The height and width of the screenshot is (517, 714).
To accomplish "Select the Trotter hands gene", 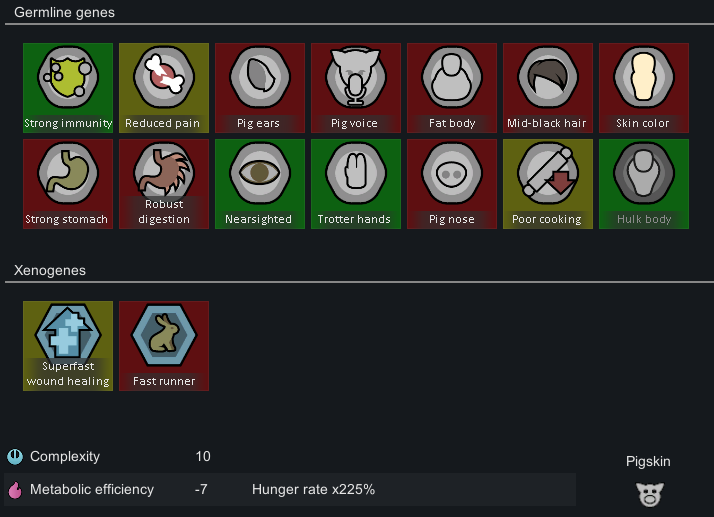I will coord(356,183).
